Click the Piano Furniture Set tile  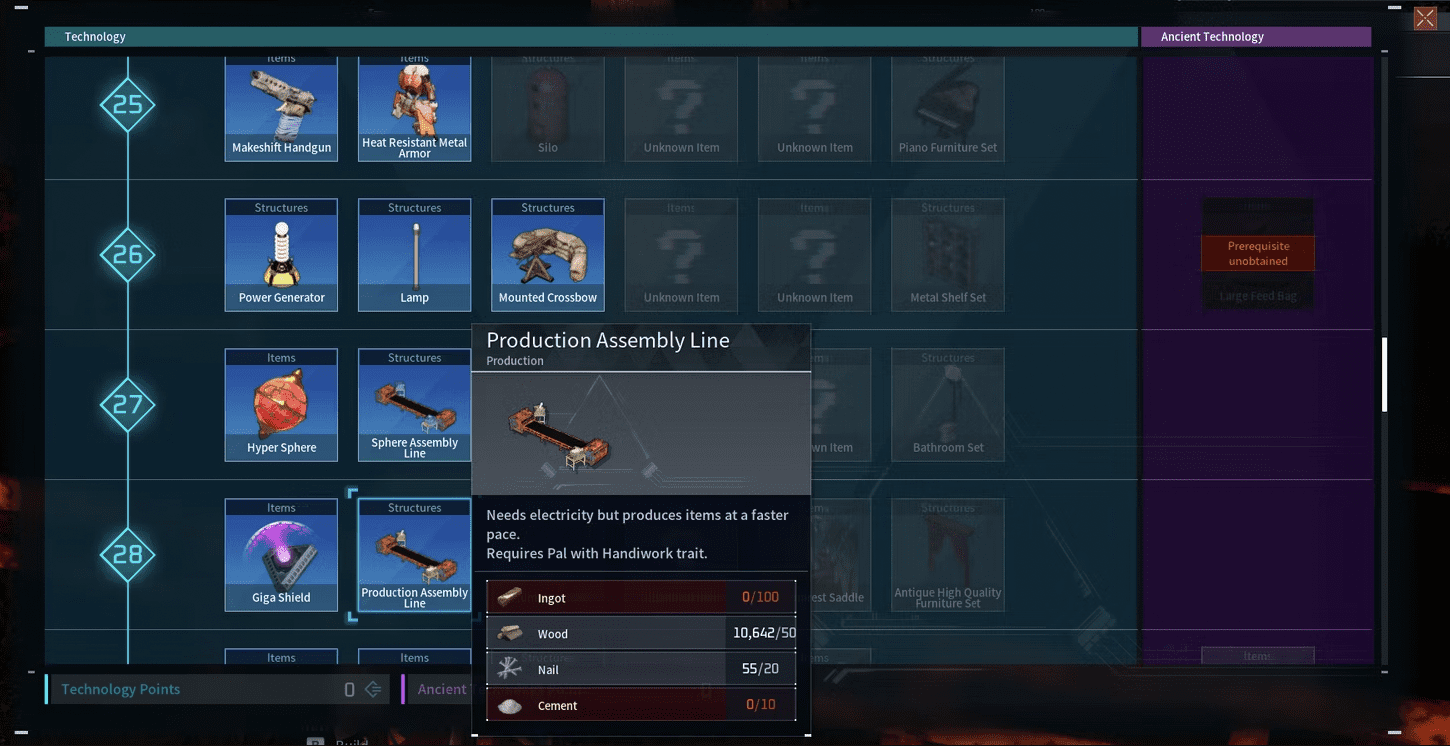point(948,107)
